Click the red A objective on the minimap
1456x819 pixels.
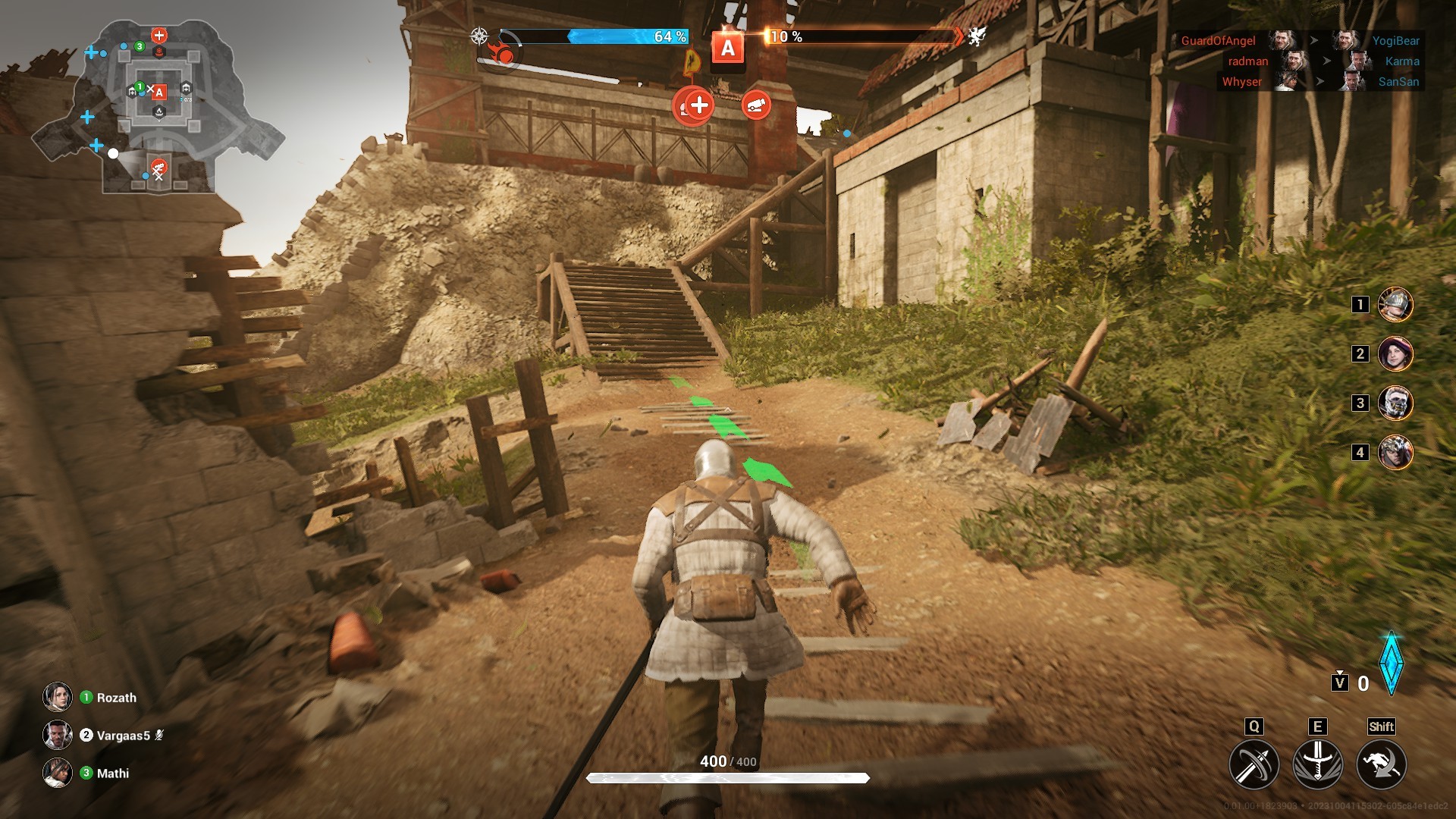(158, 93)
